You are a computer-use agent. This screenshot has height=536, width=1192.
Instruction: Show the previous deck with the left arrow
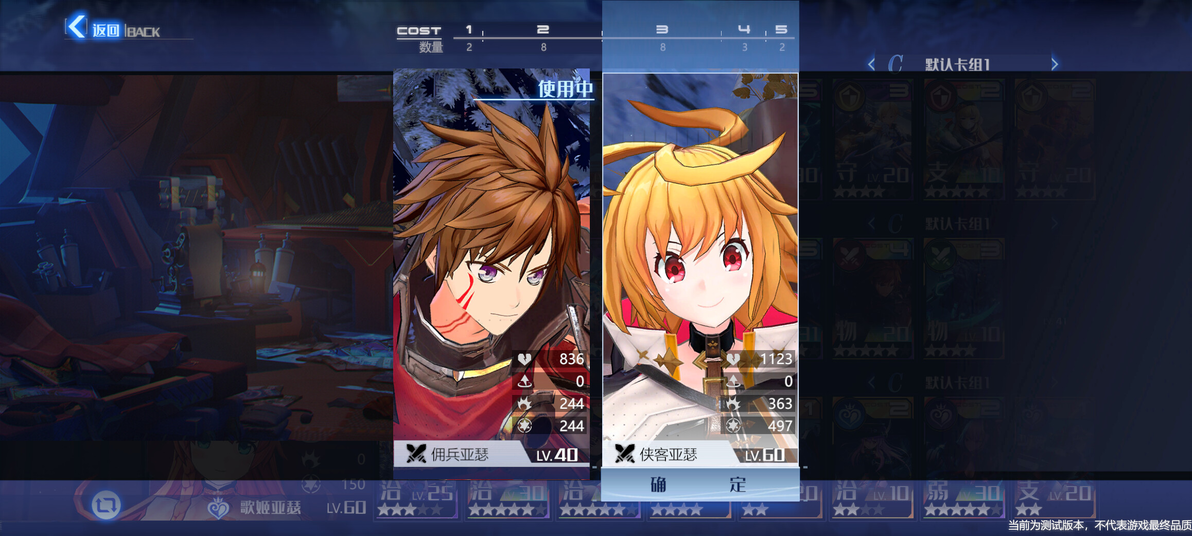pyautogui.click(x=871, y=64)
